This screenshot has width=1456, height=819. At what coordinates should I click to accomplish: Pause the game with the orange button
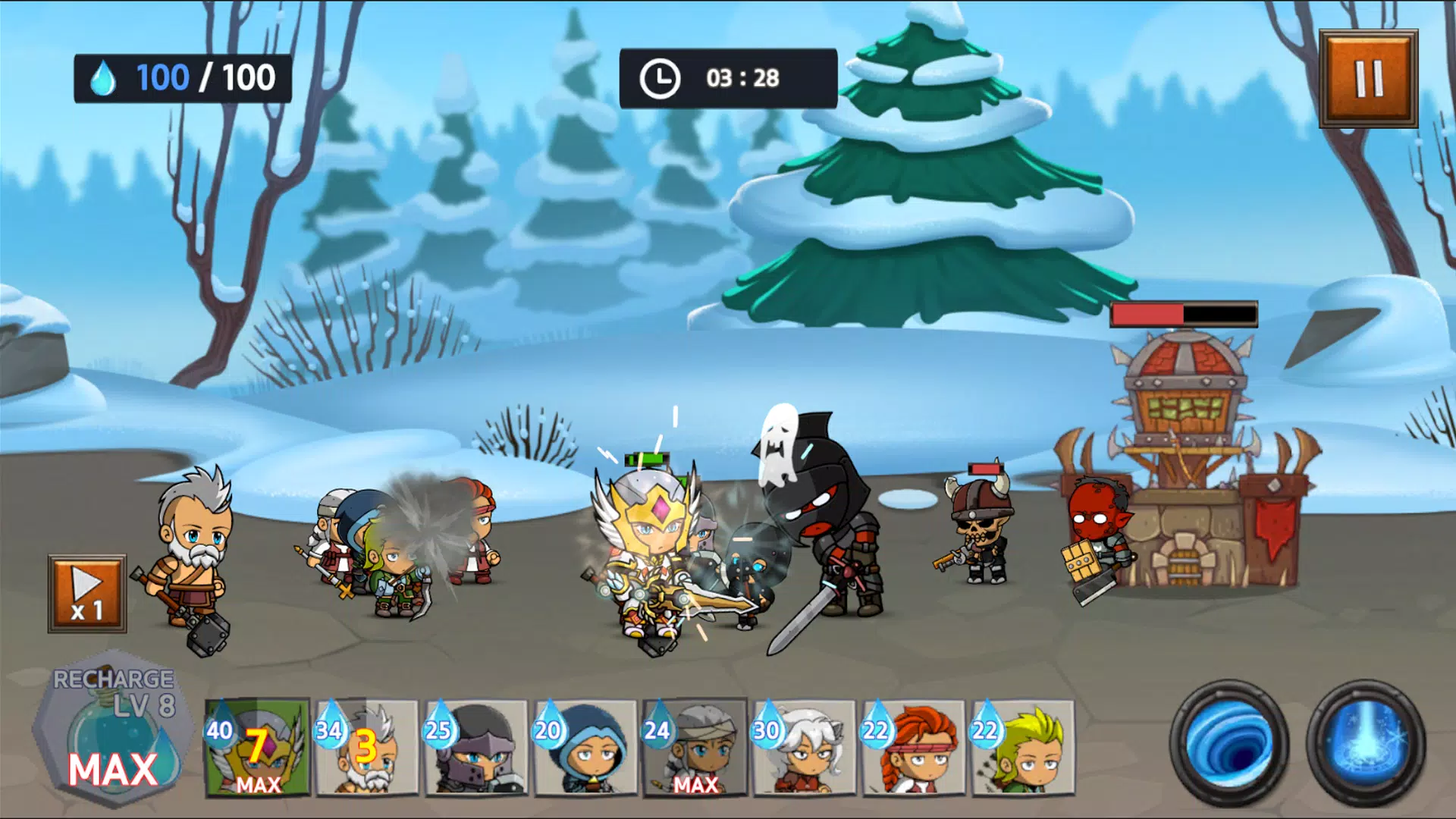[x=1368, y=78]
